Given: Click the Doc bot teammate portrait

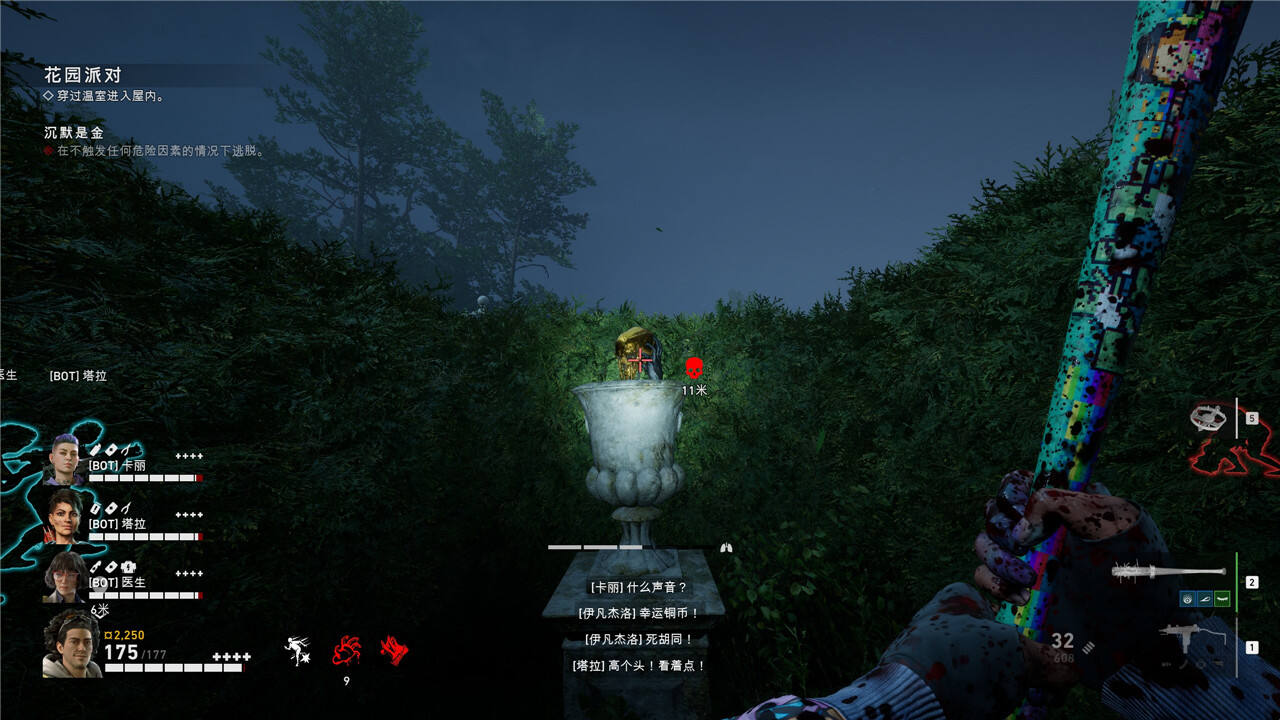Looking at the screenshot, I should [64, 576].
